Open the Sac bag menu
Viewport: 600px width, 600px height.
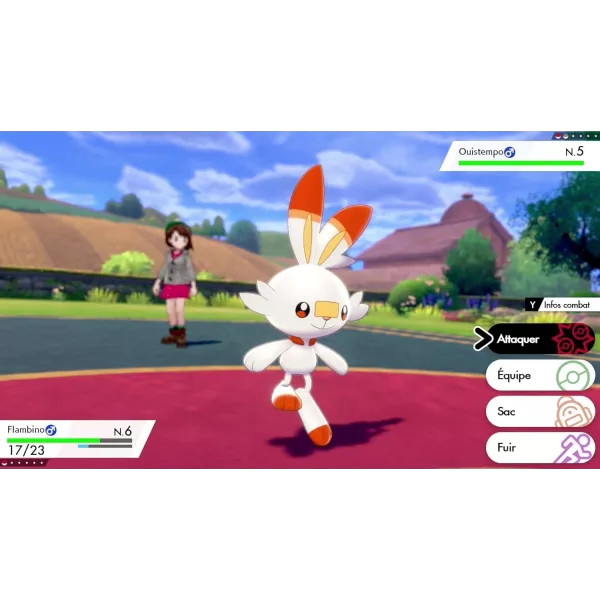click(x=540, y=411)
